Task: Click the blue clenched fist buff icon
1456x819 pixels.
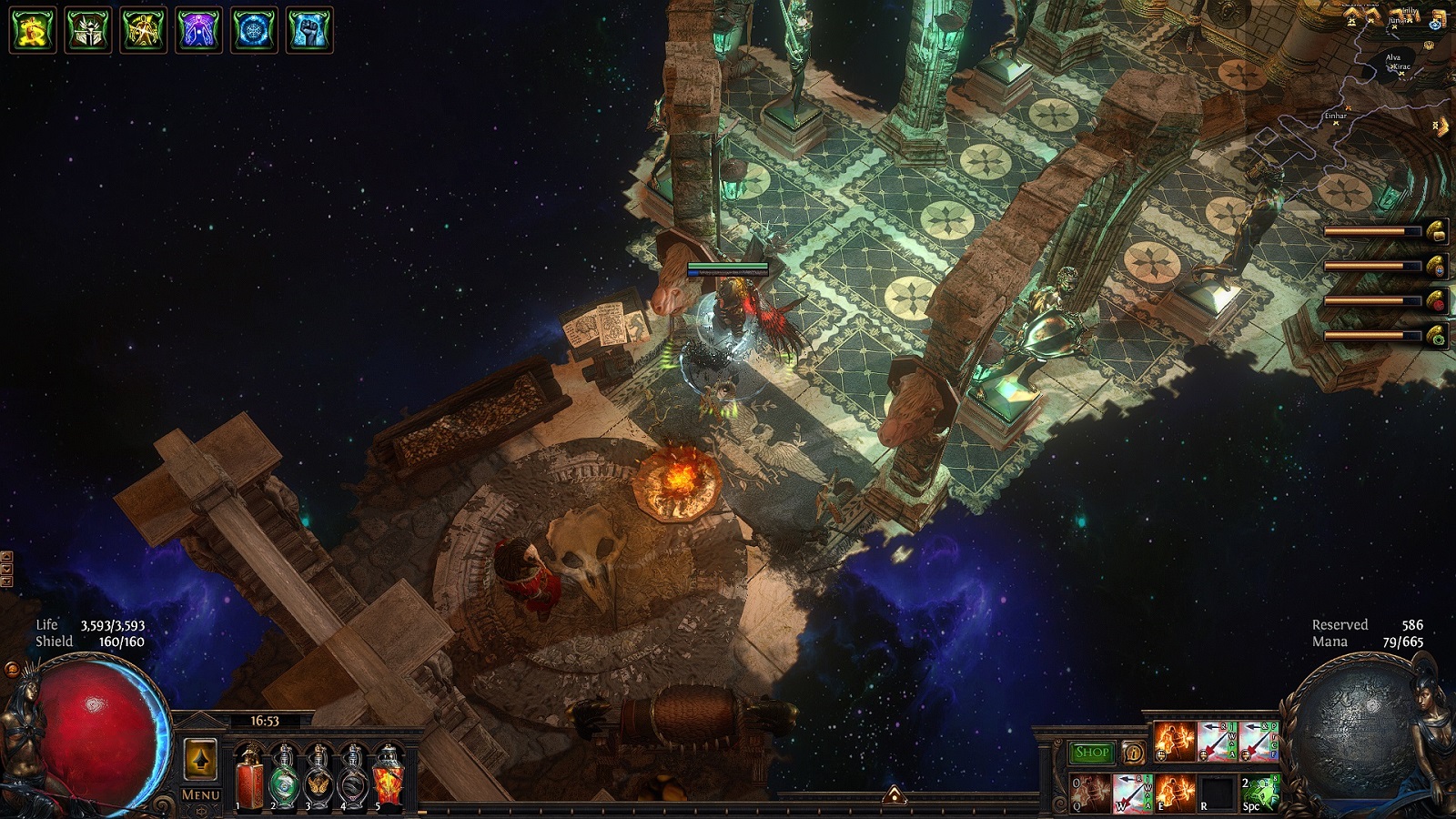Action: coord(309,30)
